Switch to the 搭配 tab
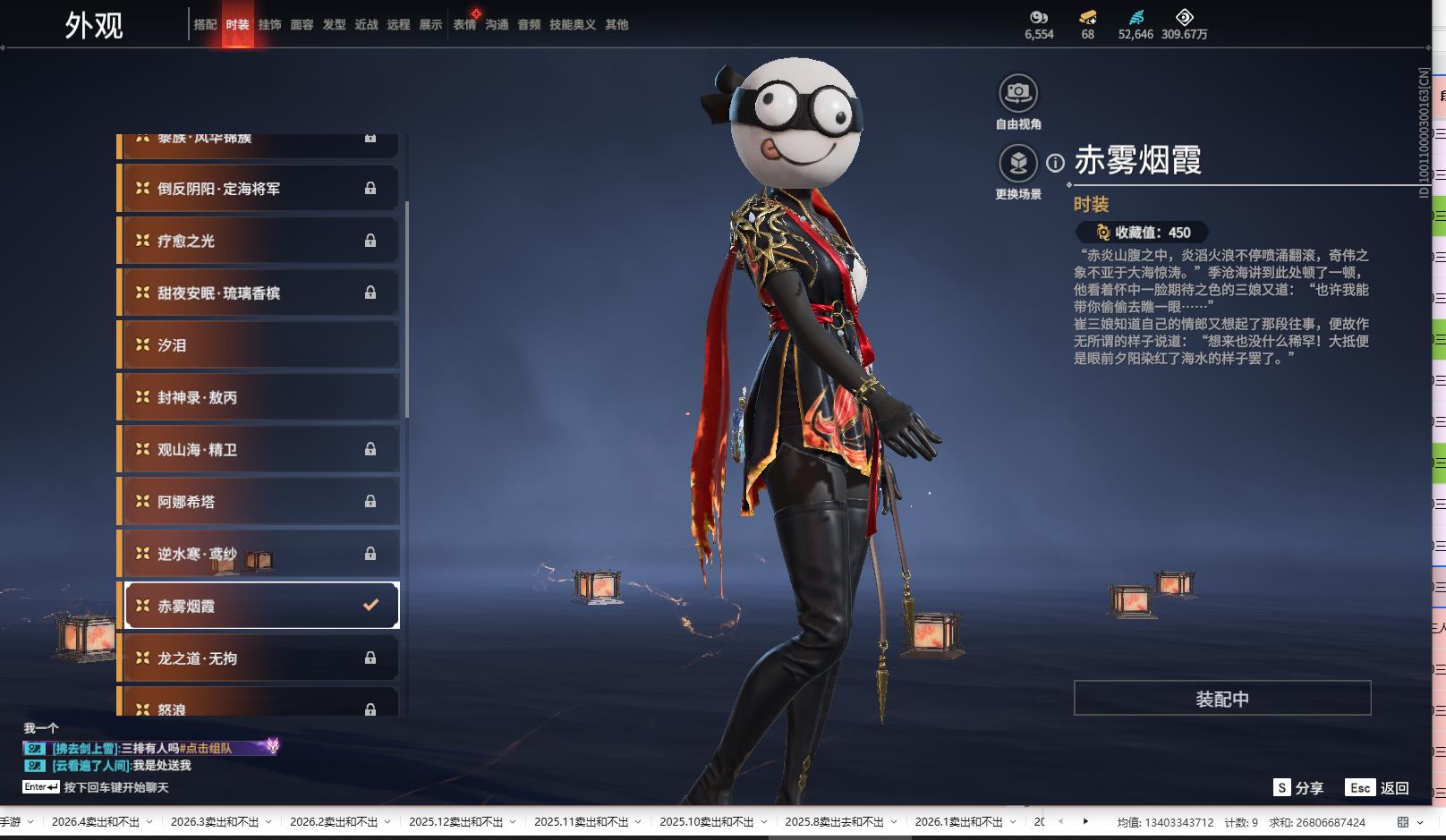Viewport: 1446px width, 840px height. pos(205,25)
